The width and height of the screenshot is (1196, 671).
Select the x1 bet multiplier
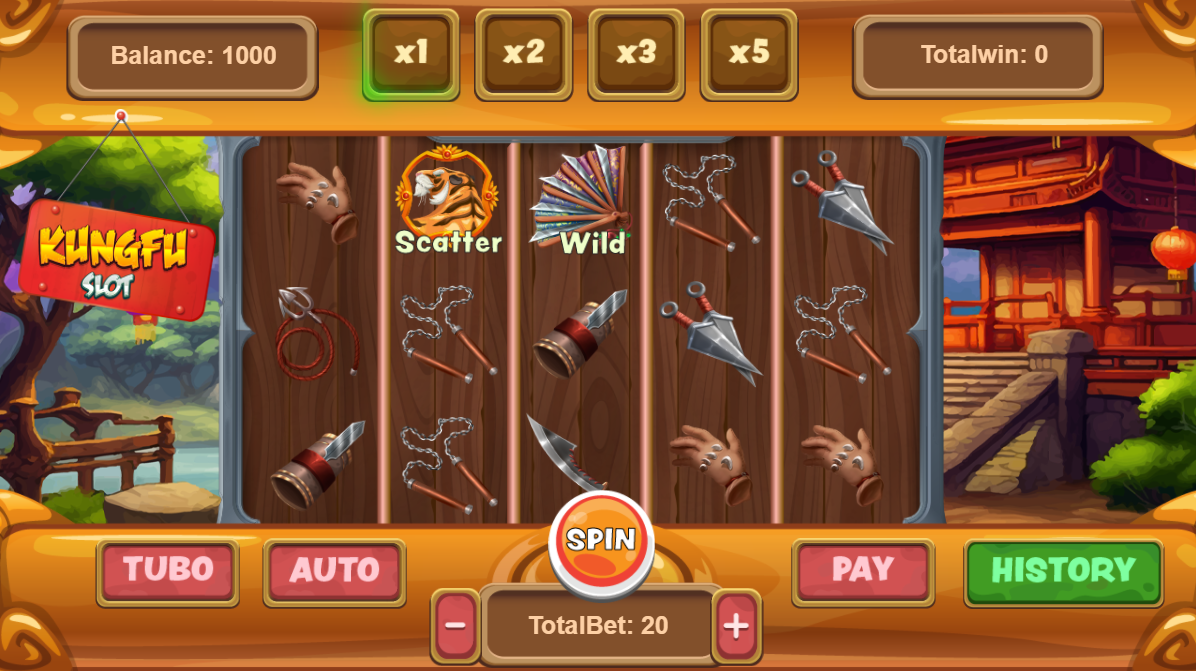(410, 54)
